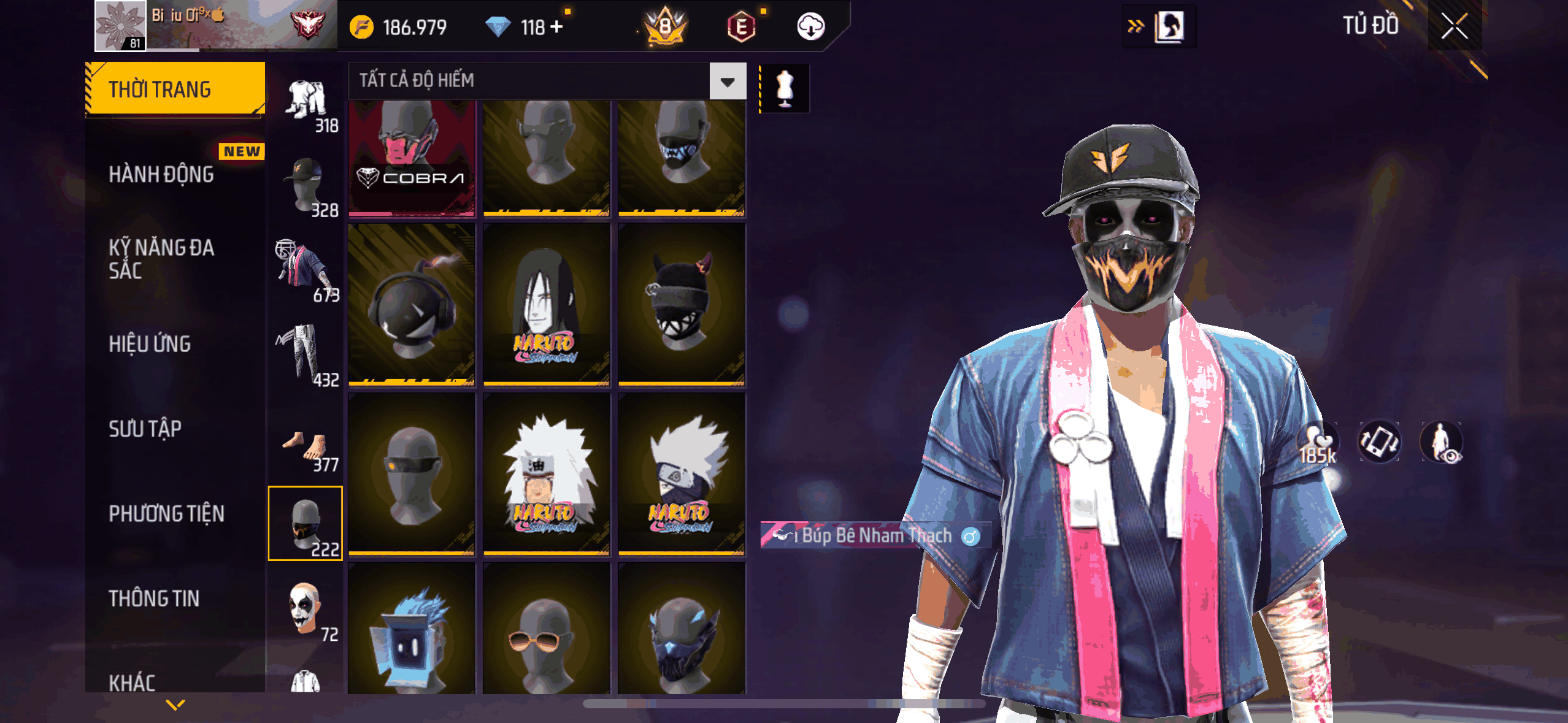
Task: Select the Jiraiya white-hair Naruto item
Action: [547, 474]
